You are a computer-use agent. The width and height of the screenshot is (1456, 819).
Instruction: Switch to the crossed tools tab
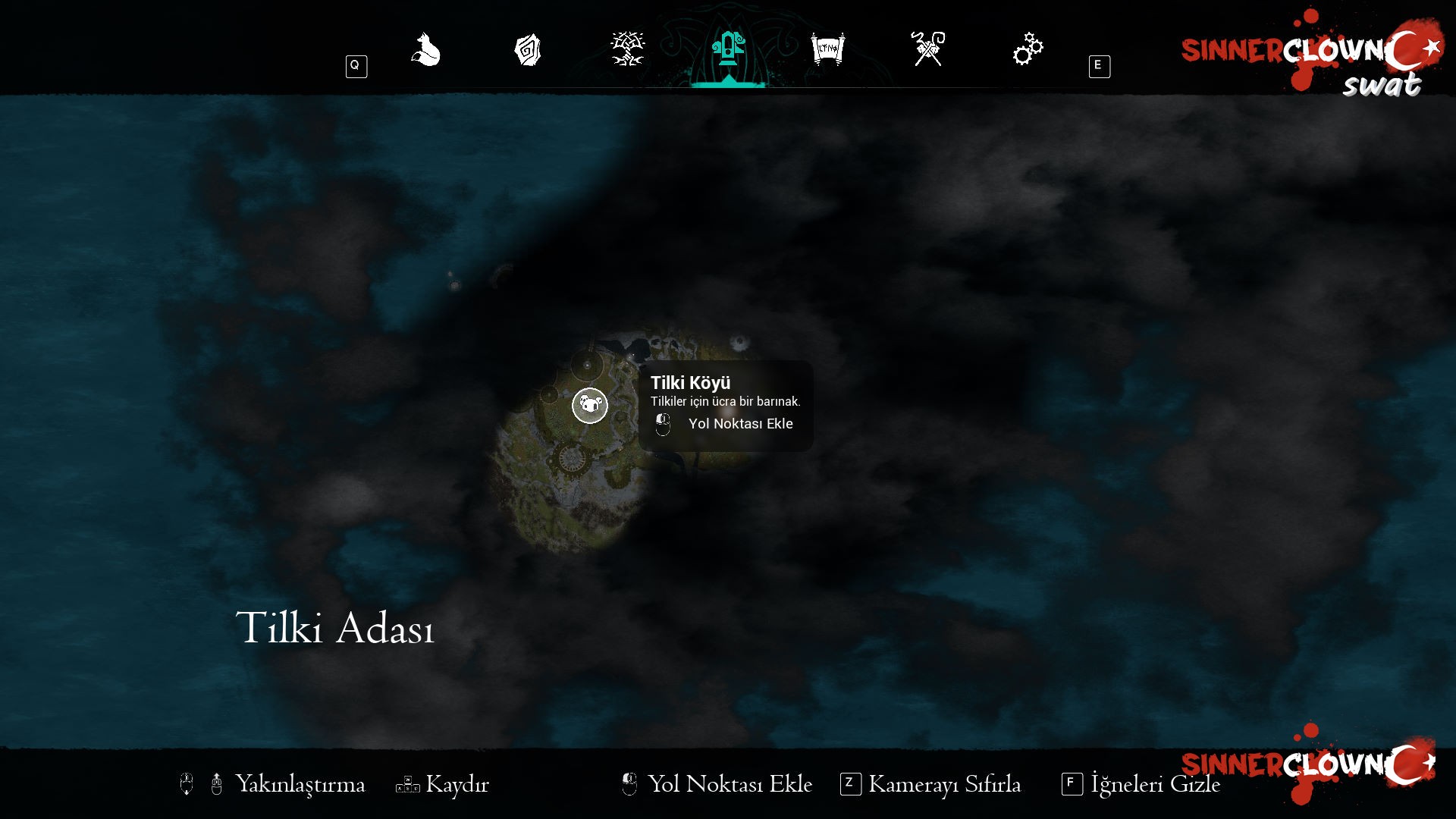point(928,50)
